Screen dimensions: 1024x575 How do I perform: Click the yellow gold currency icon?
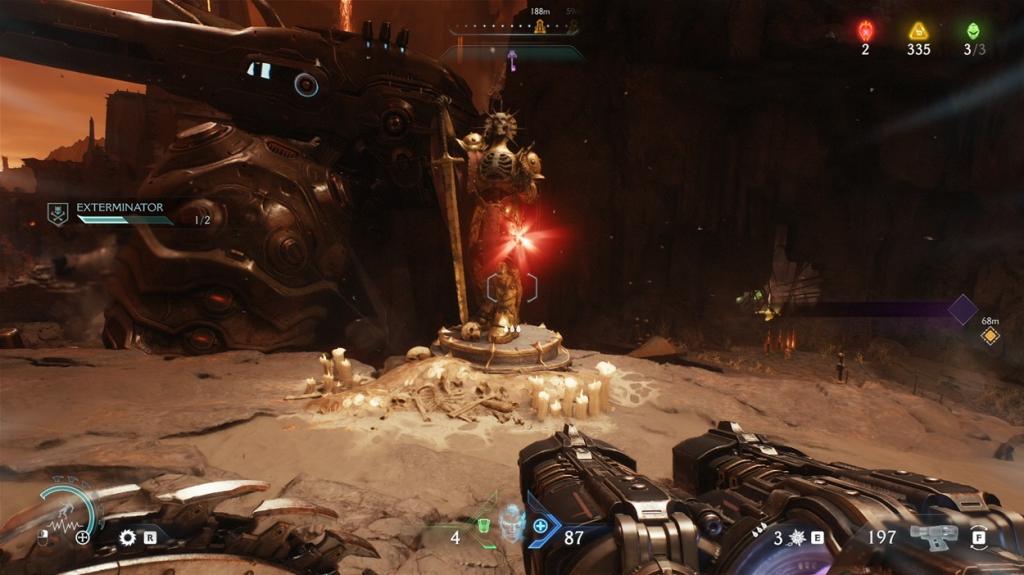918,31
